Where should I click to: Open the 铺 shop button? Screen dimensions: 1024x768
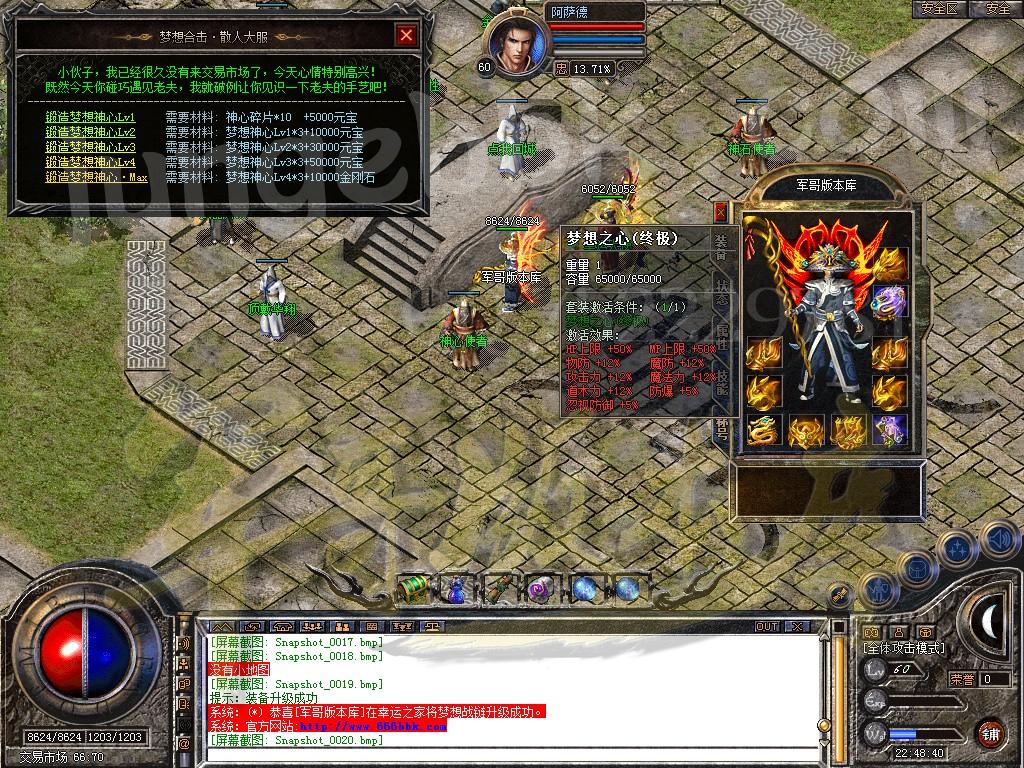pyautogui.click(x=990, y=733)
